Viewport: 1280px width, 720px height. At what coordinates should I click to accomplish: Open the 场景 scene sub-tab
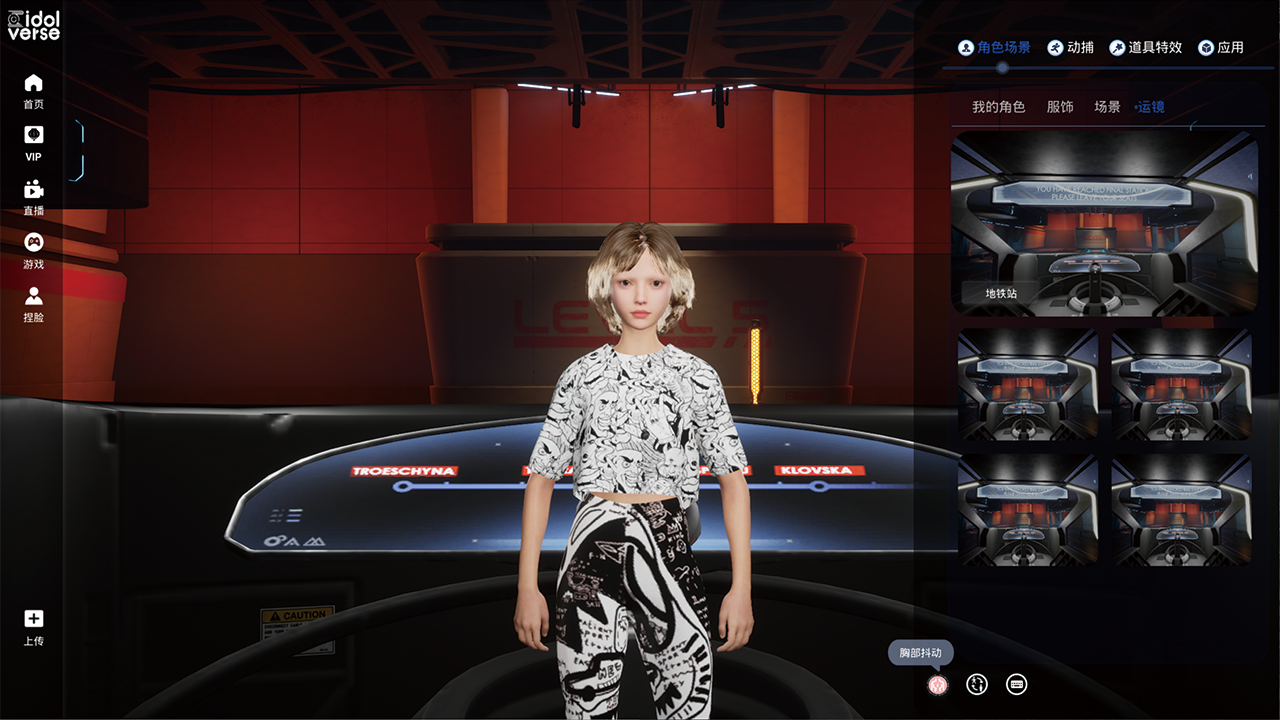[1107, 107]
